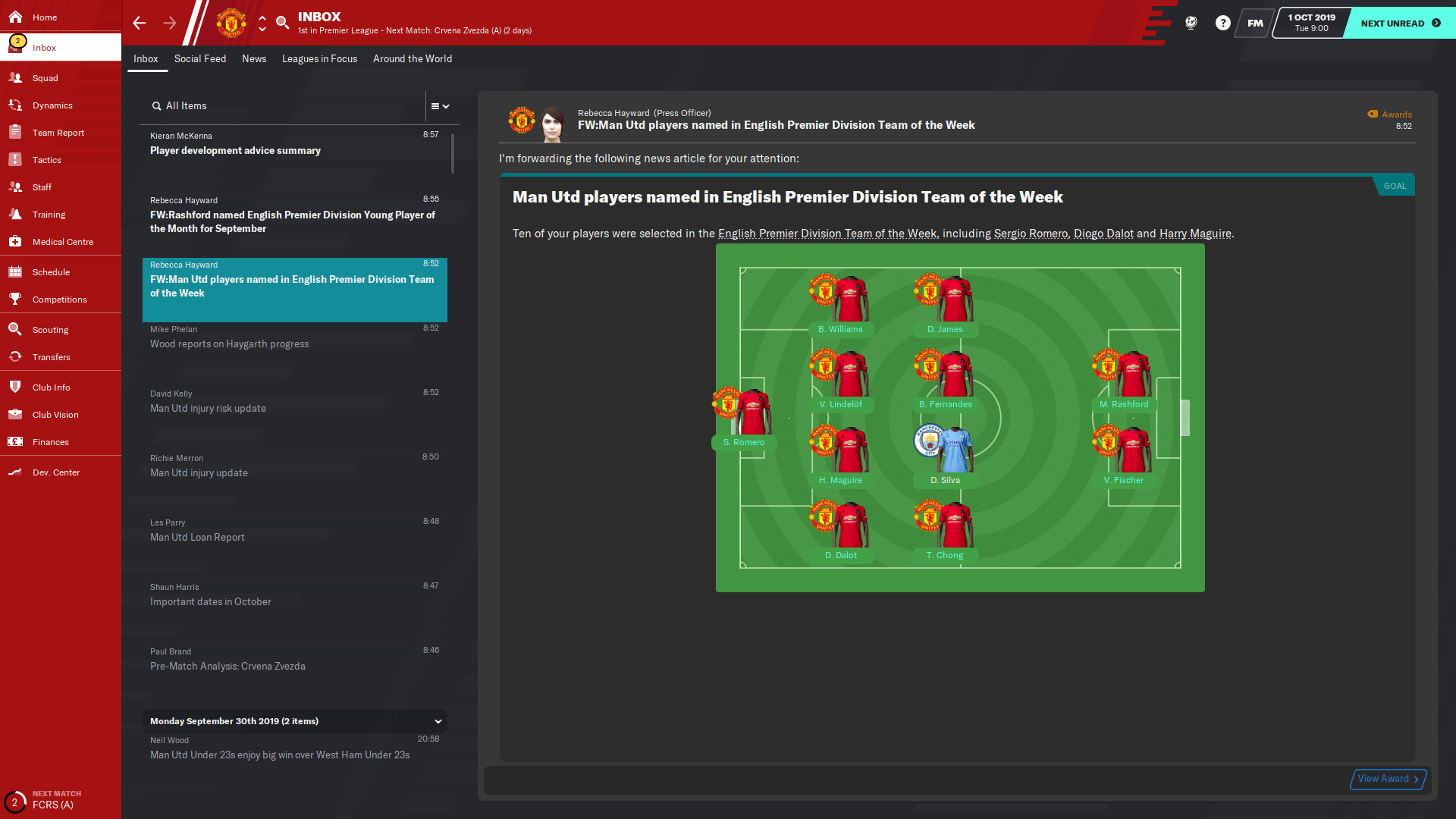This screenshot has height=819, width=1456.
Task: Open Harry Maguire's profile link
Action: (x=1194, y=234)
